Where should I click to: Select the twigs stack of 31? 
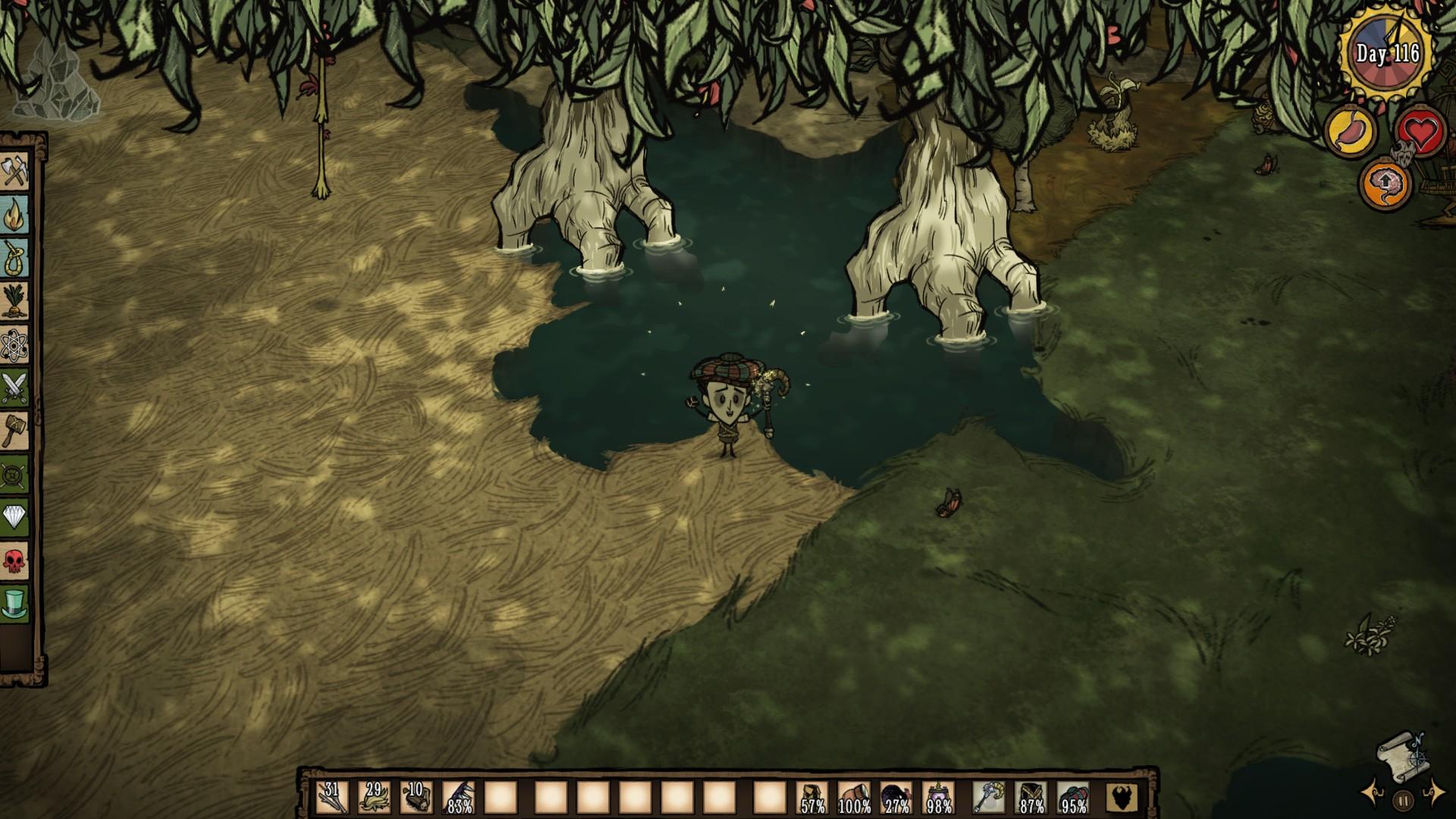(332, 798)
